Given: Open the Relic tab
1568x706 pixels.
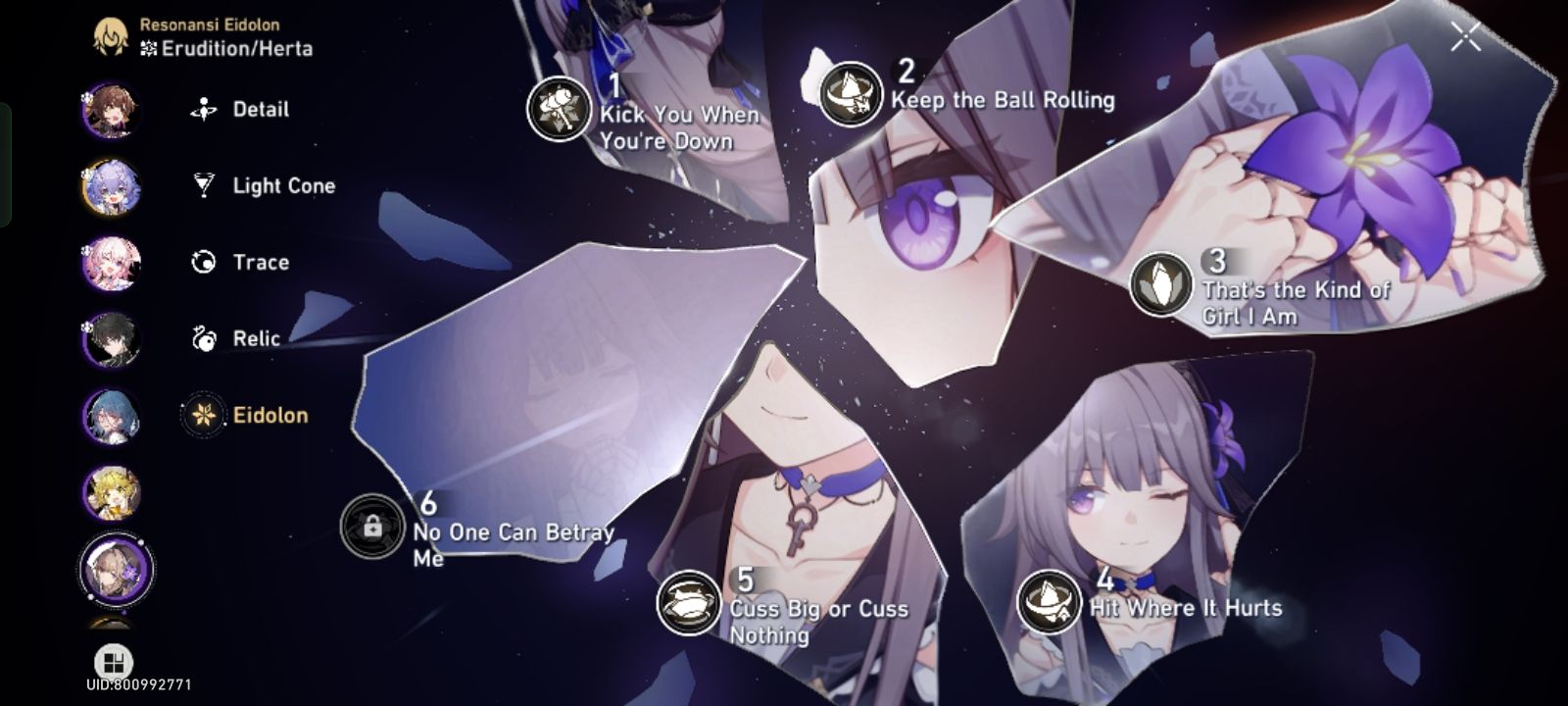Looking at the screenshot, I should tap(256, 338).
